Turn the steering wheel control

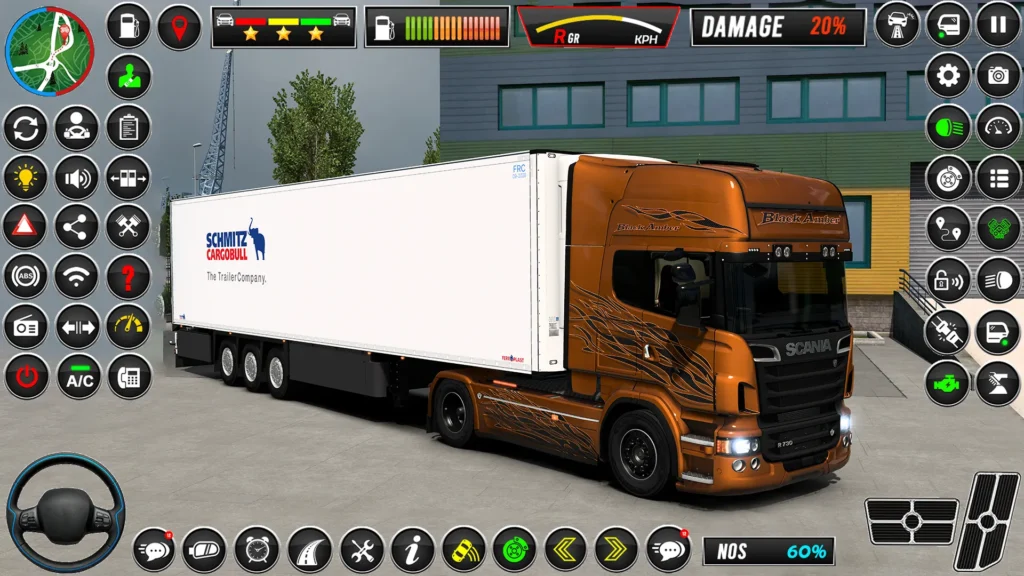pos(65,512)
